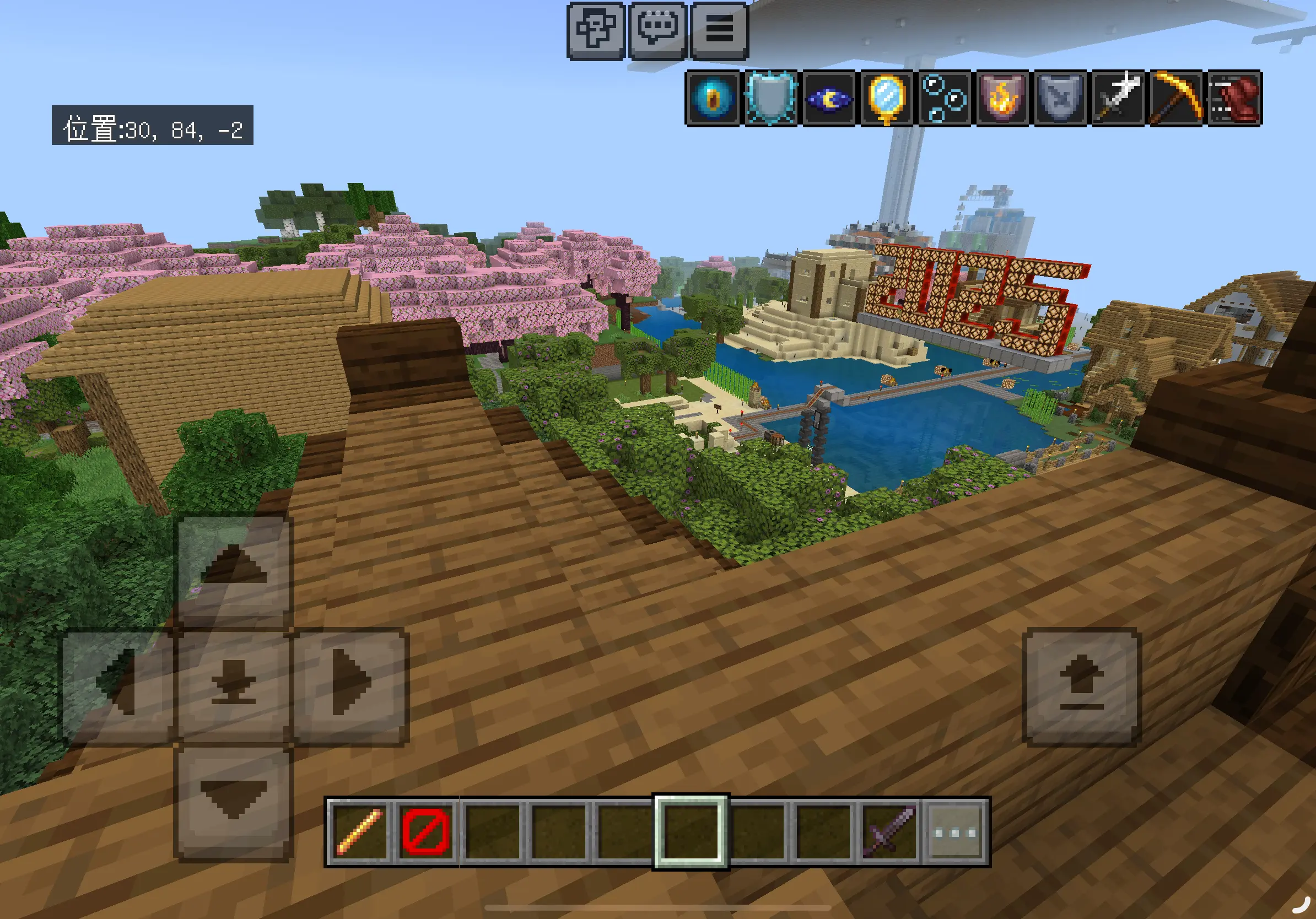1316x919 pixels.
Task: Select the red barrier block slot
Action: (426, 831)
